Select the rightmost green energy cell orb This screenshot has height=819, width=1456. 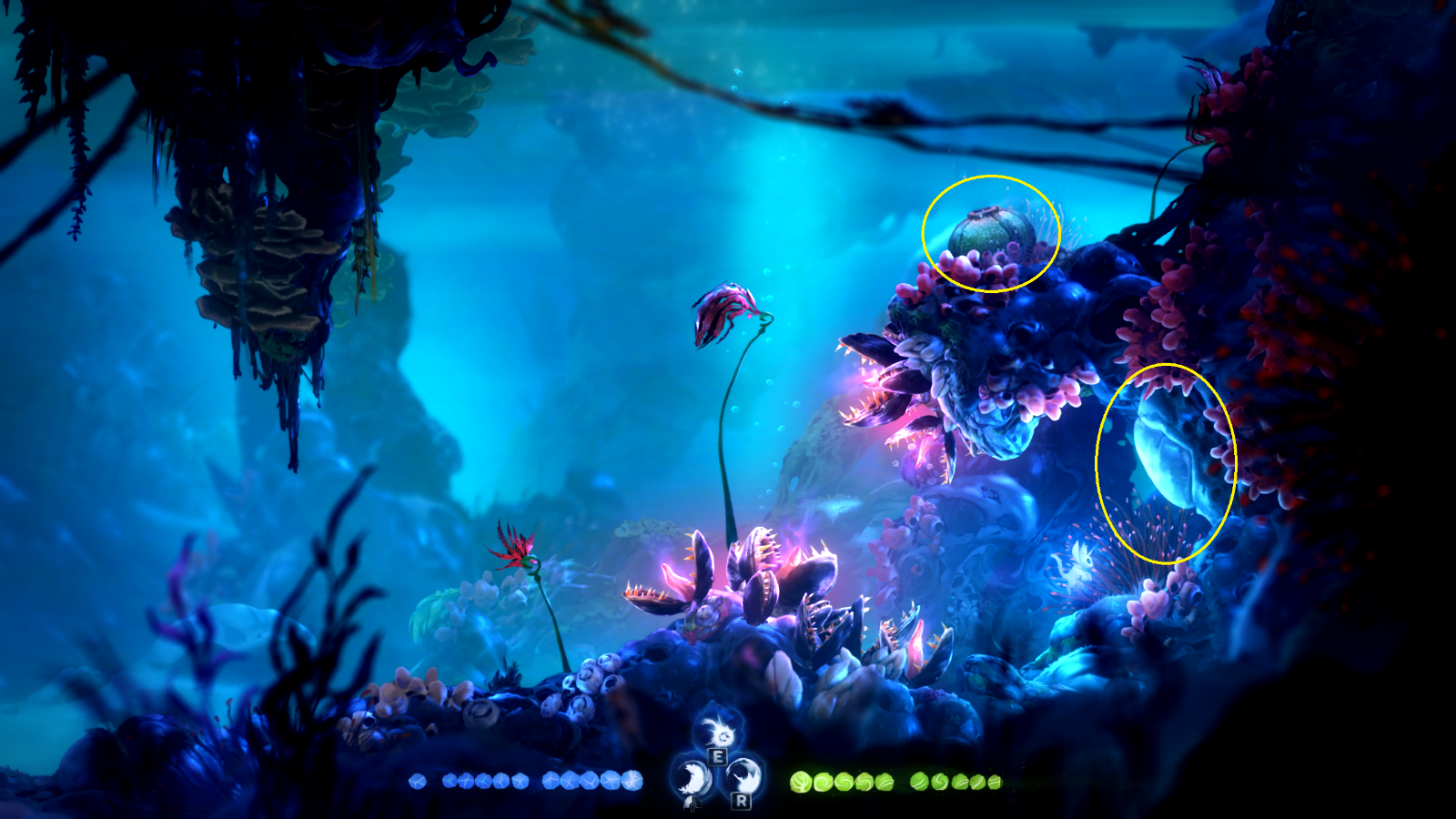click(x=994, y=781)
